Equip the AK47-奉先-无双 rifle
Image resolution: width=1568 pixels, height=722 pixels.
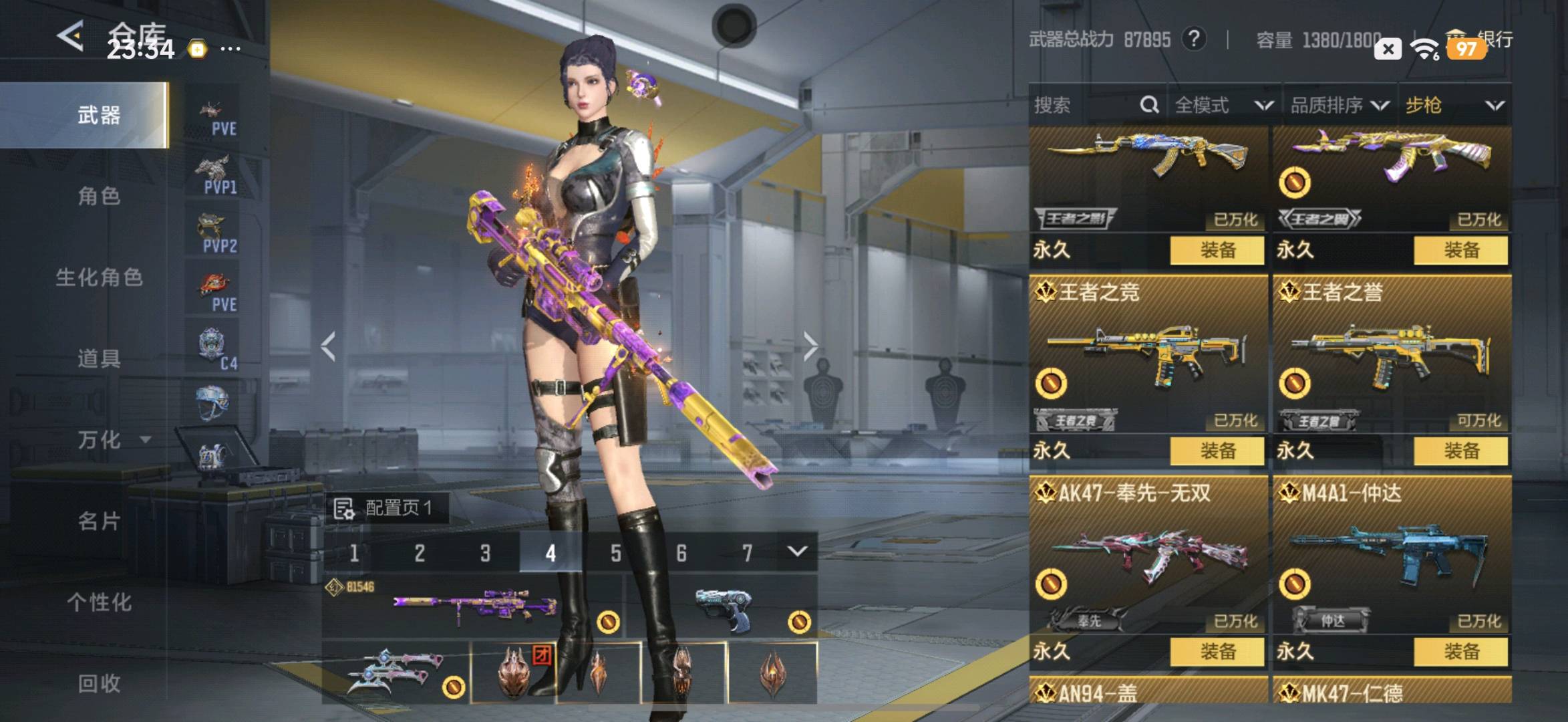[1217, 652]
